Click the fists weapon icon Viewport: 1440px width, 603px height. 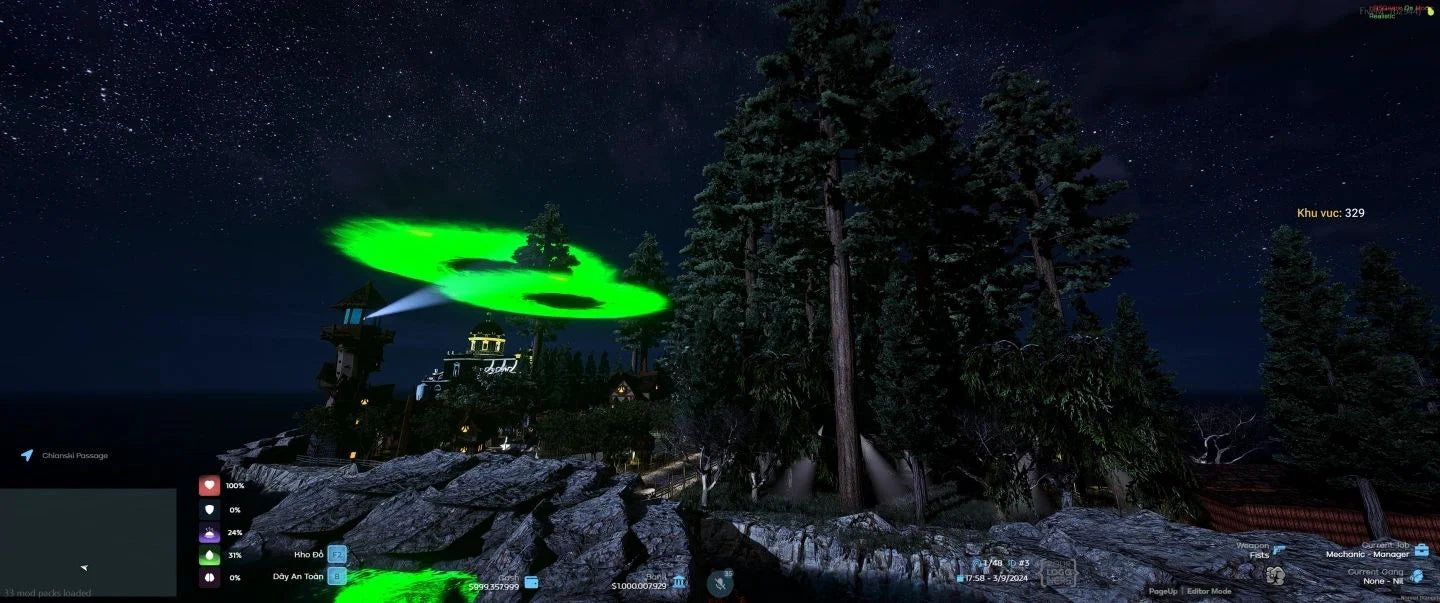pos(1275,575)
